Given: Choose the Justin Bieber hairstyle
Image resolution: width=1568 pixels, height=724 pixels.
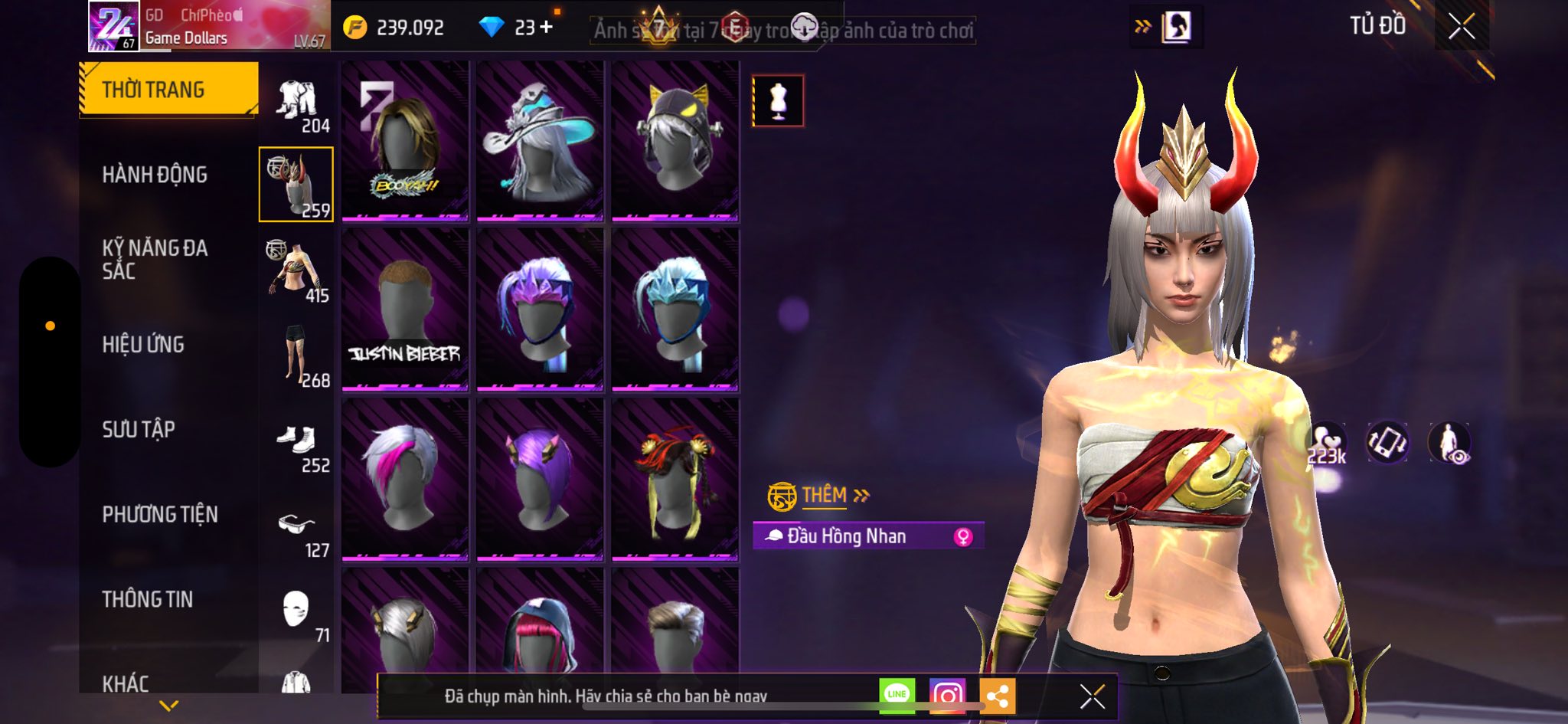Looking at the screenshot, I should (405, 310).
